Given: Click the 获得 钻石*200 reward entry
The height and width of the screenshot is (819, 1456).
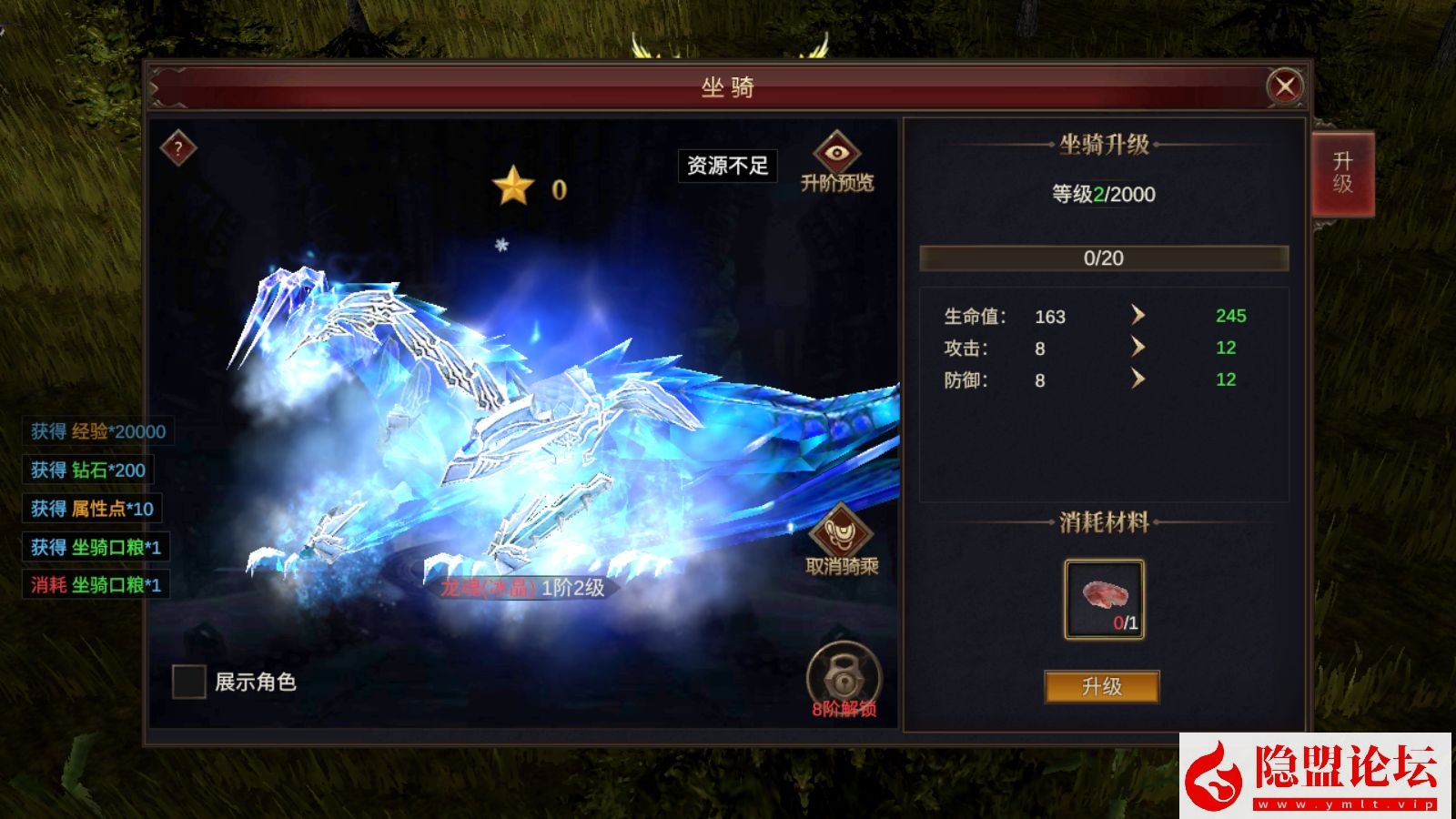Looking at the screenshot, I should (88, 471).
